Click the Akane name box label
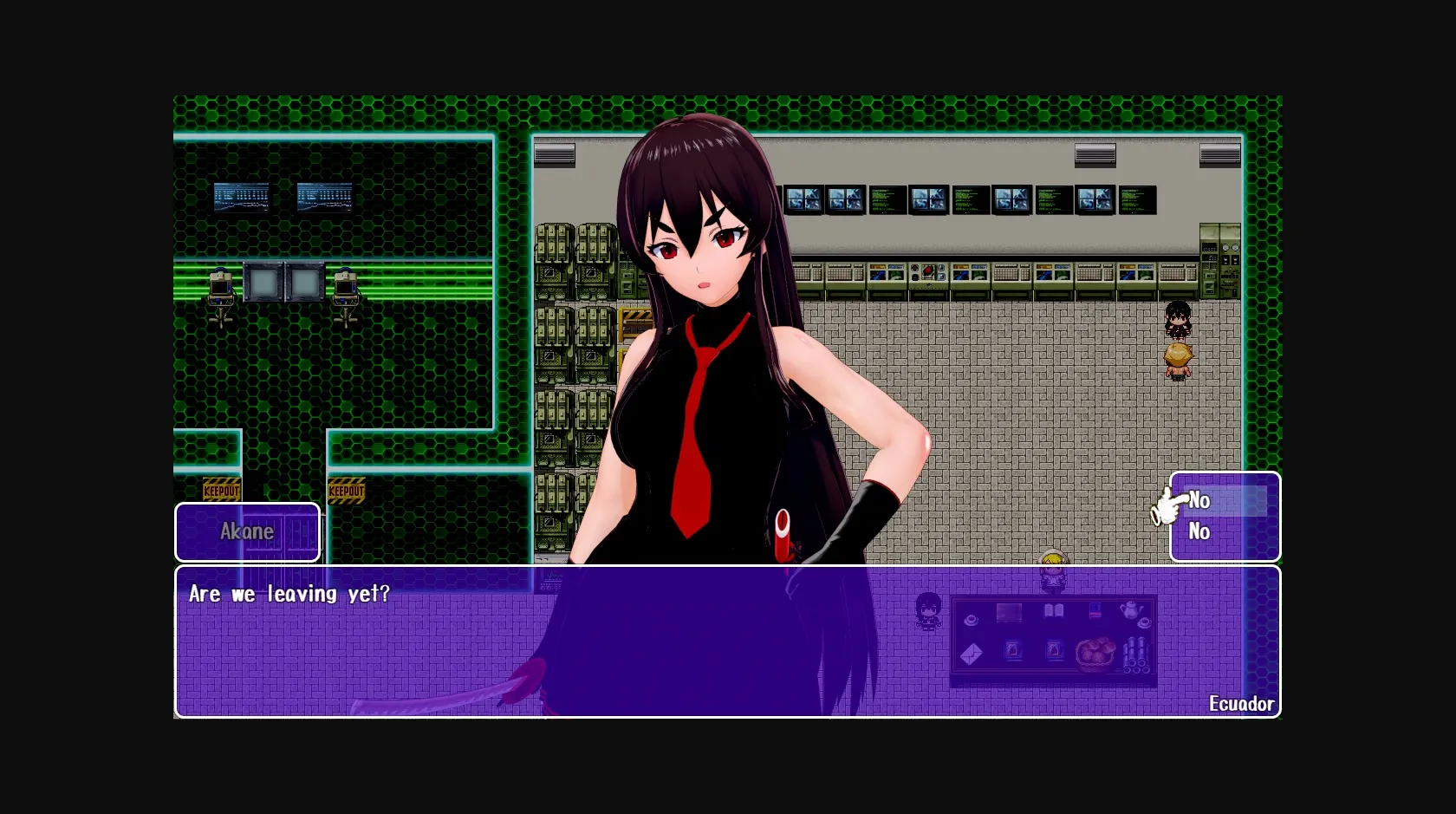The width and height of the screenshot is (1456, 814). click(247, 531)
